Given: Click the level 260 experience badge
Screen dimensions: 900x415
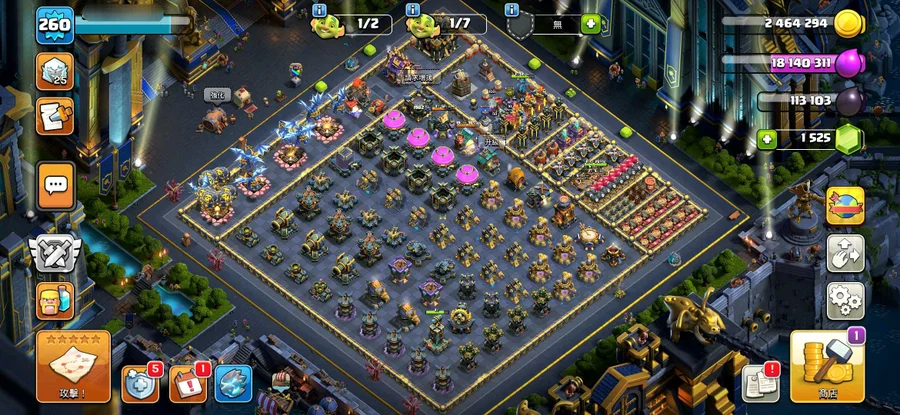Looking at the screenshot, I should pos(55,25).
